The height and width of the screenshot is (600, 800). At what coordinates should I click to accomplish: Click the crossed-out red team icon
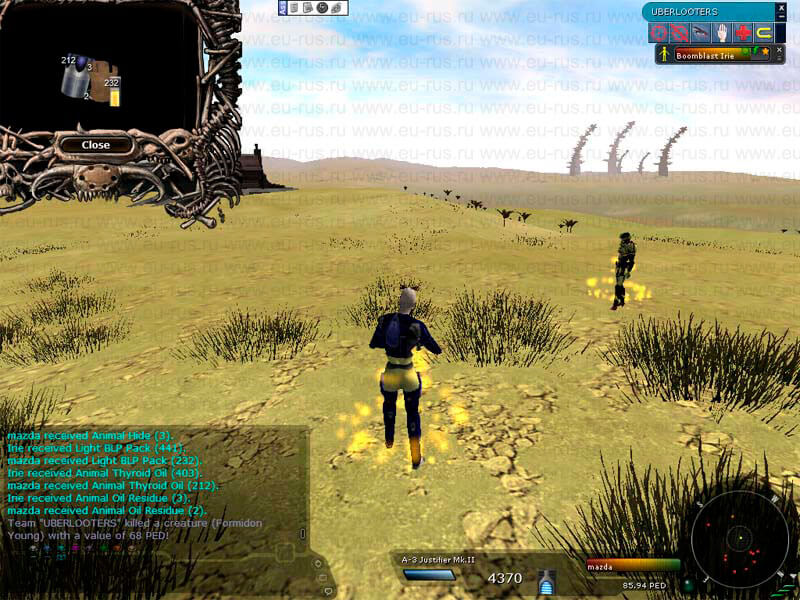(679, 33)
